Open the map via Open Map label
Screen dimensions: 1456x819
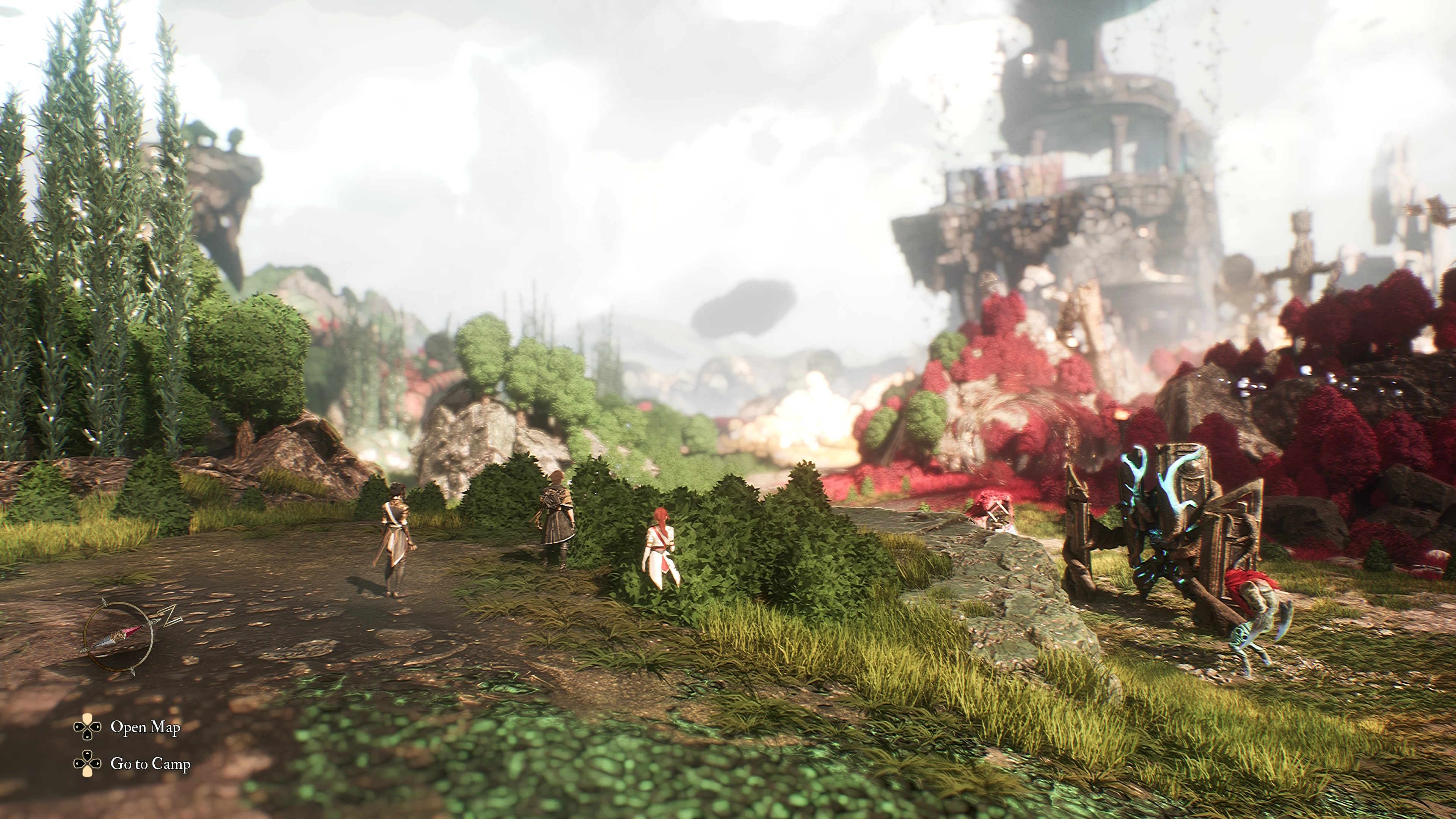145,727
